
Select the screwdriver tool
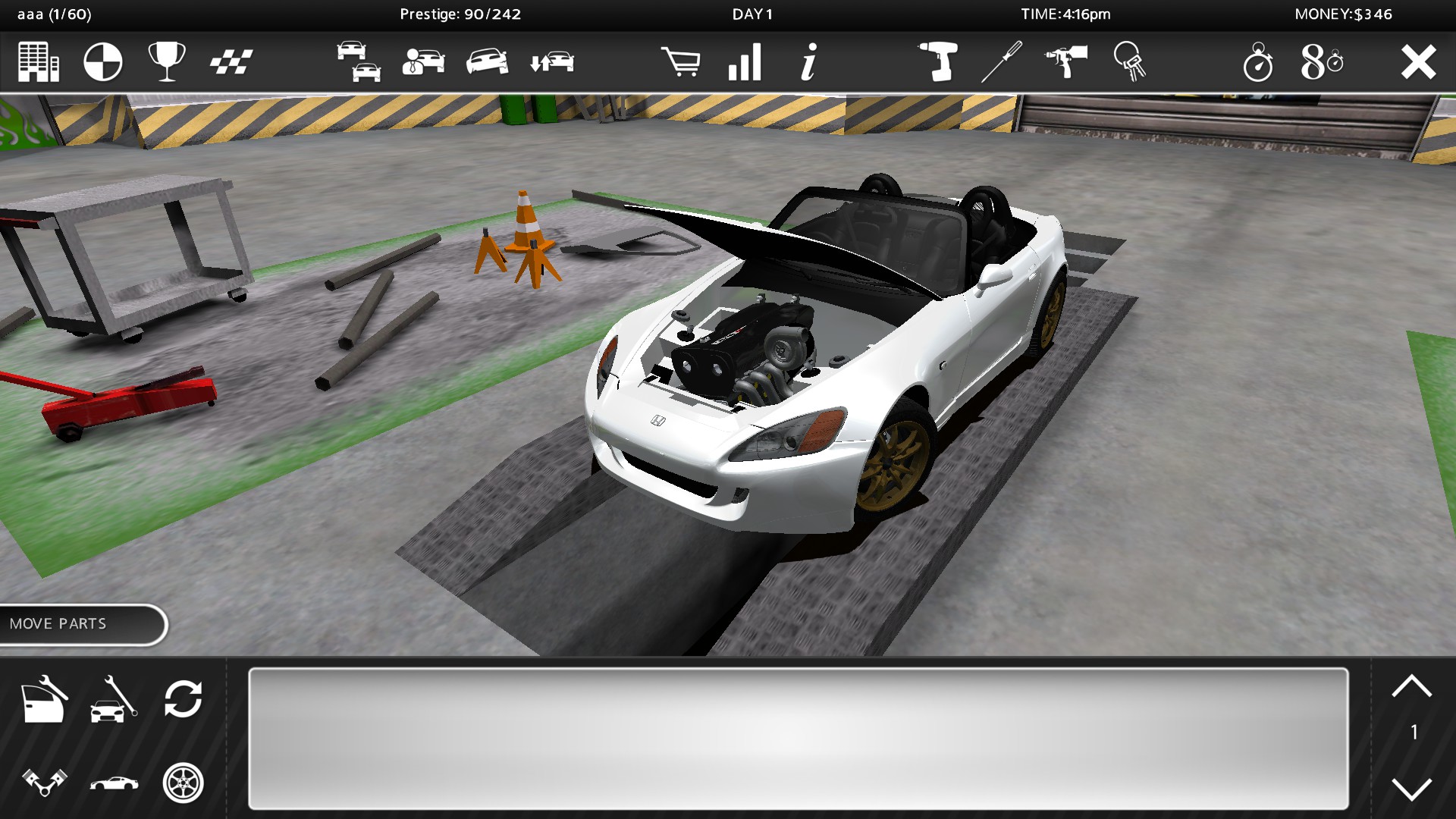click(1001, 62)
